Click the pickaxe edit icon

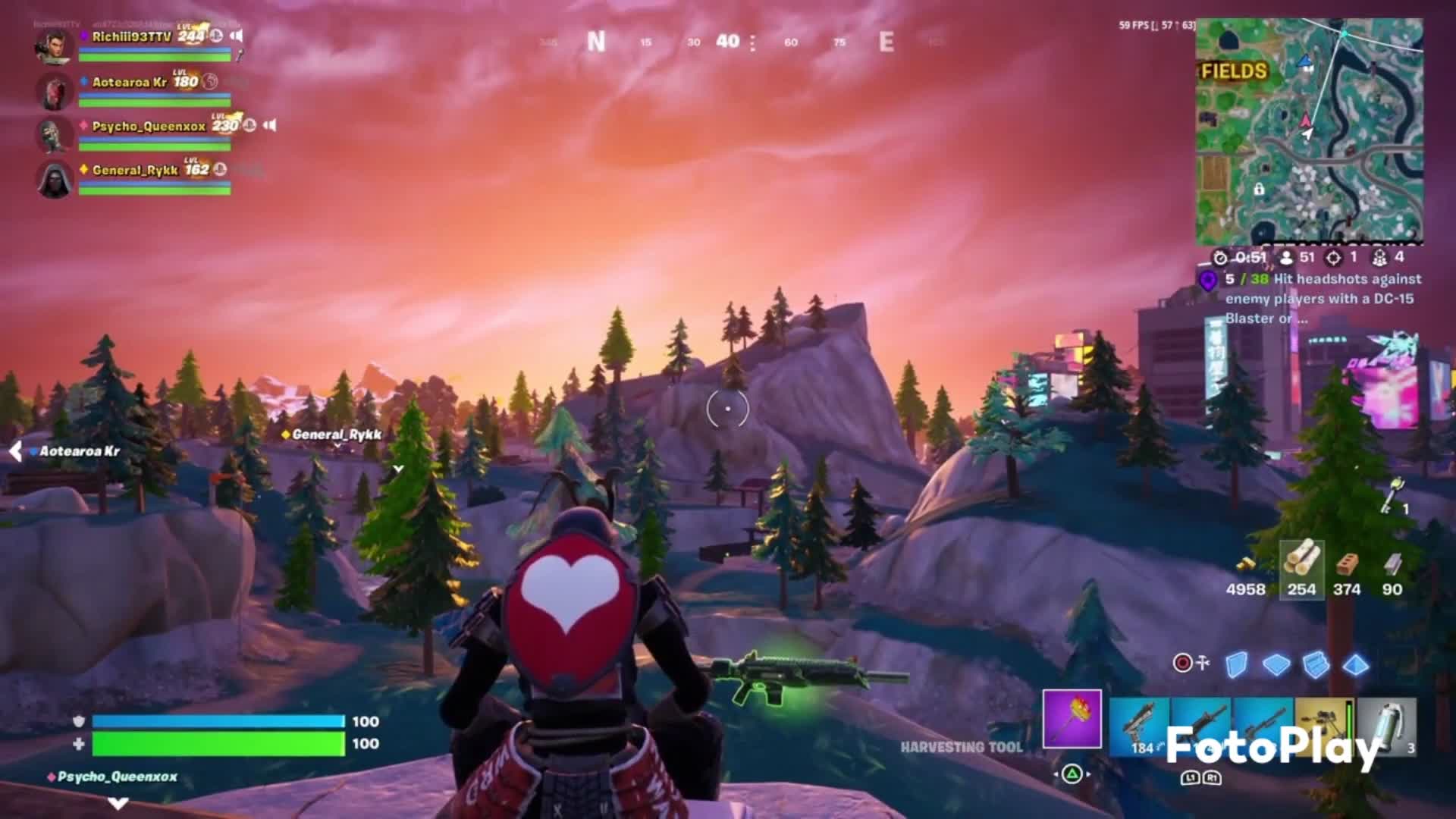1203,662
